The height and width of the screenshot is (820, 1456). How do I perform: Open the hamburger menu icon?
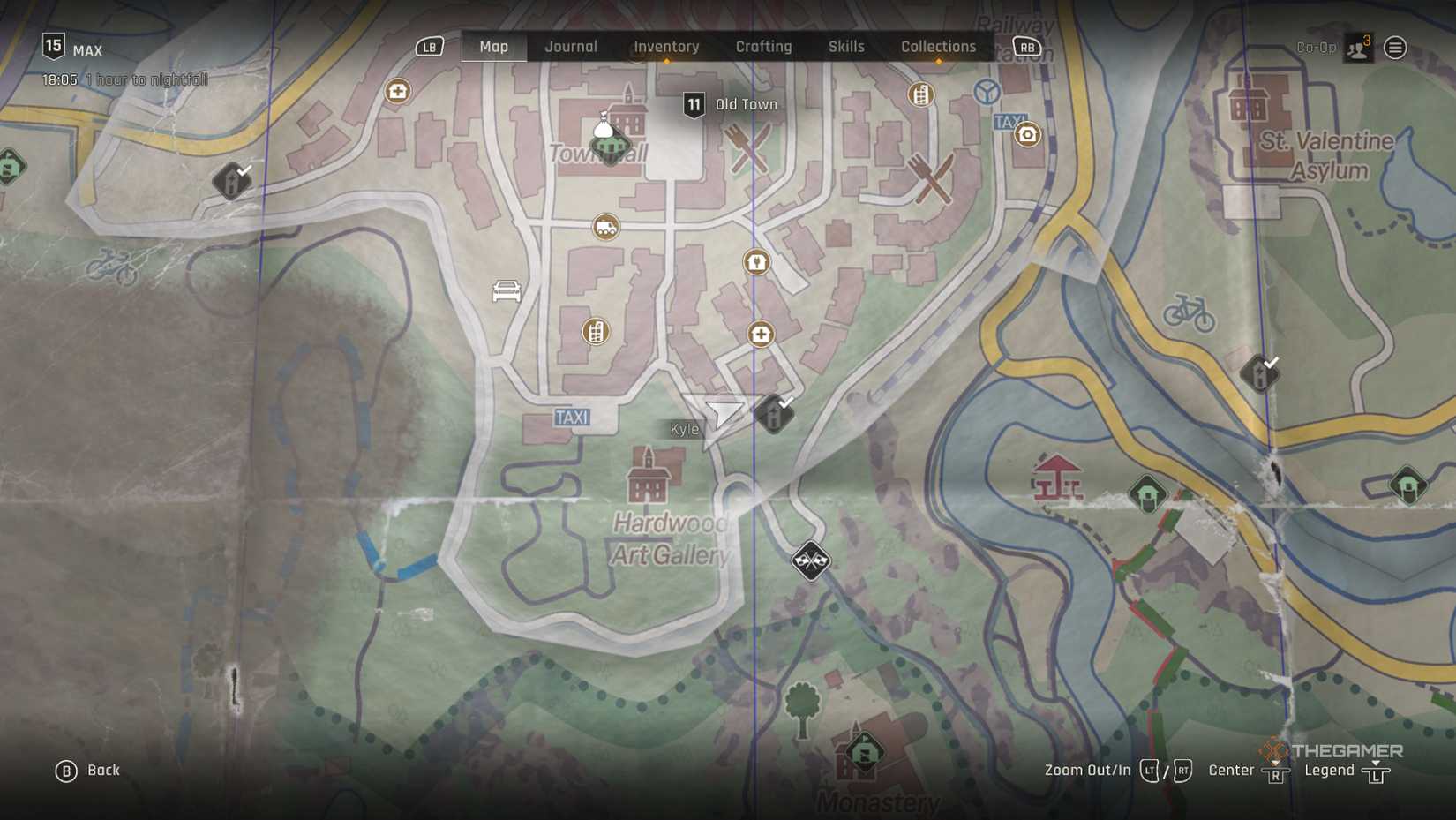(1395, 48)
